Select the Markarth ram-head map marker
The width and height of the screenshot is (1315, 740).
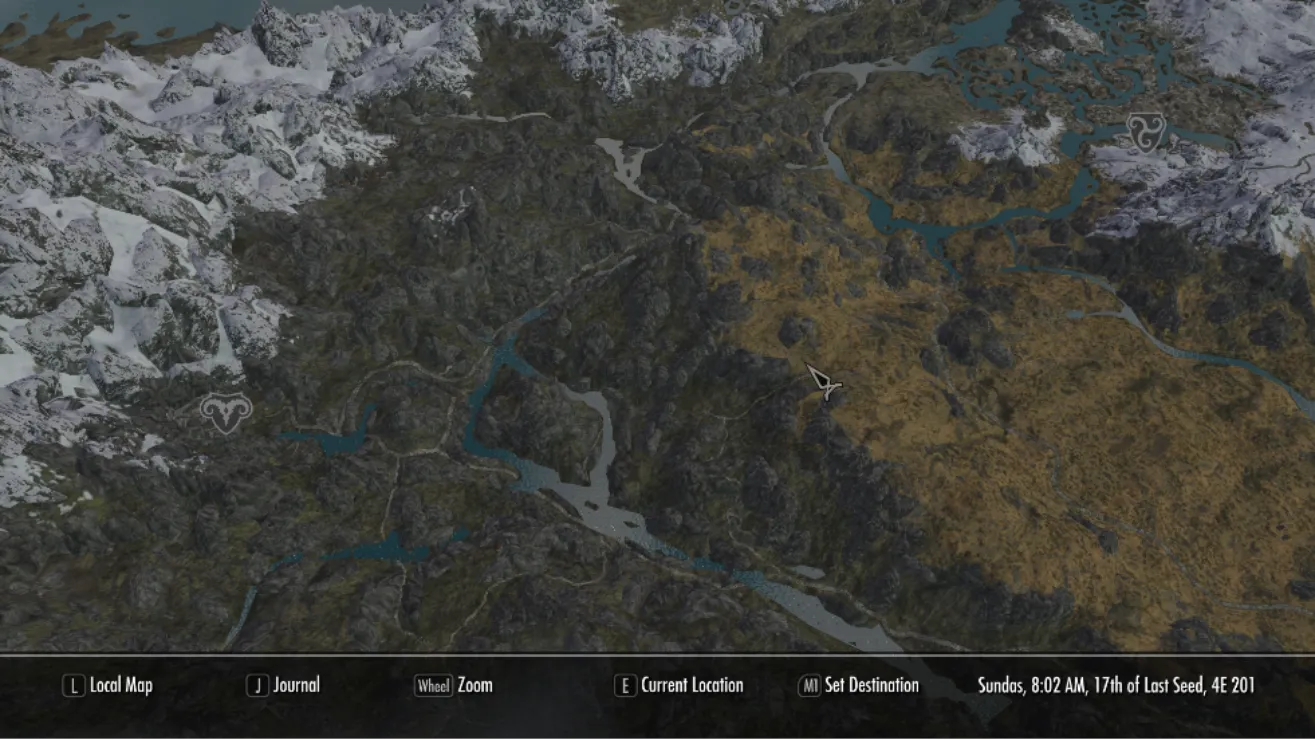[226, 412]
